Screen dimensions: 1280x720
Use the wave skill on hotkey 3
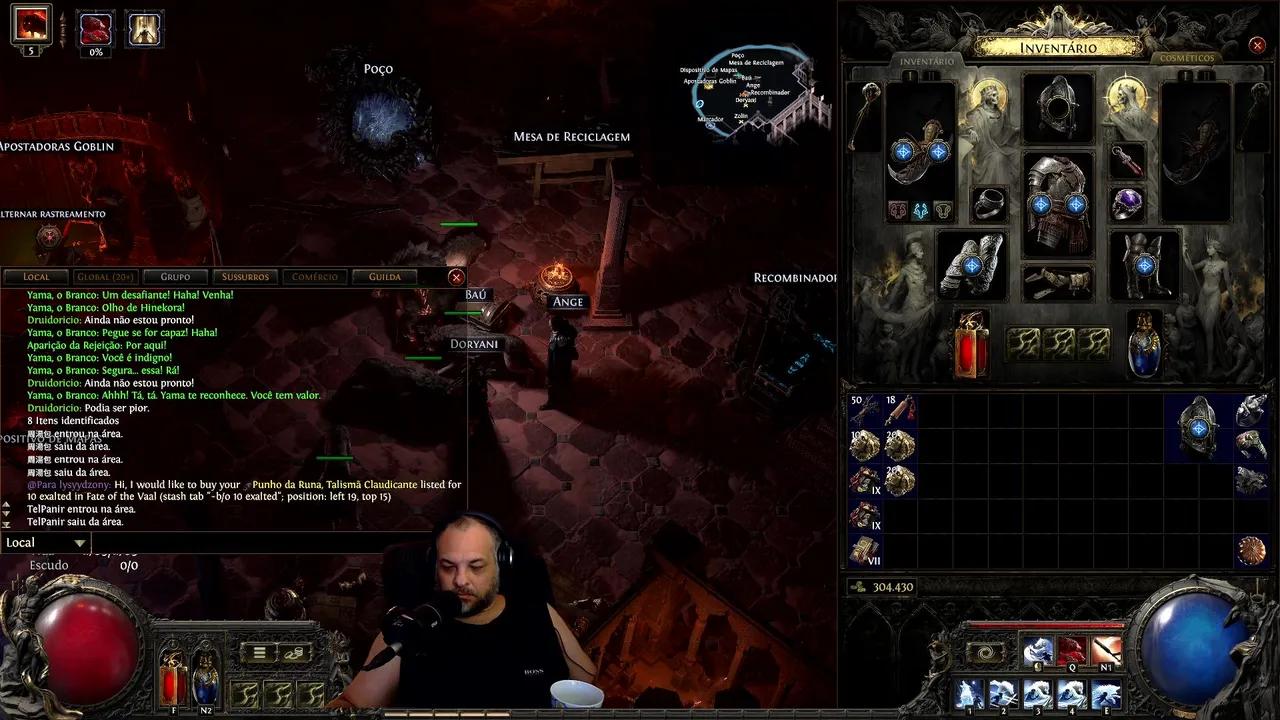1036,695
